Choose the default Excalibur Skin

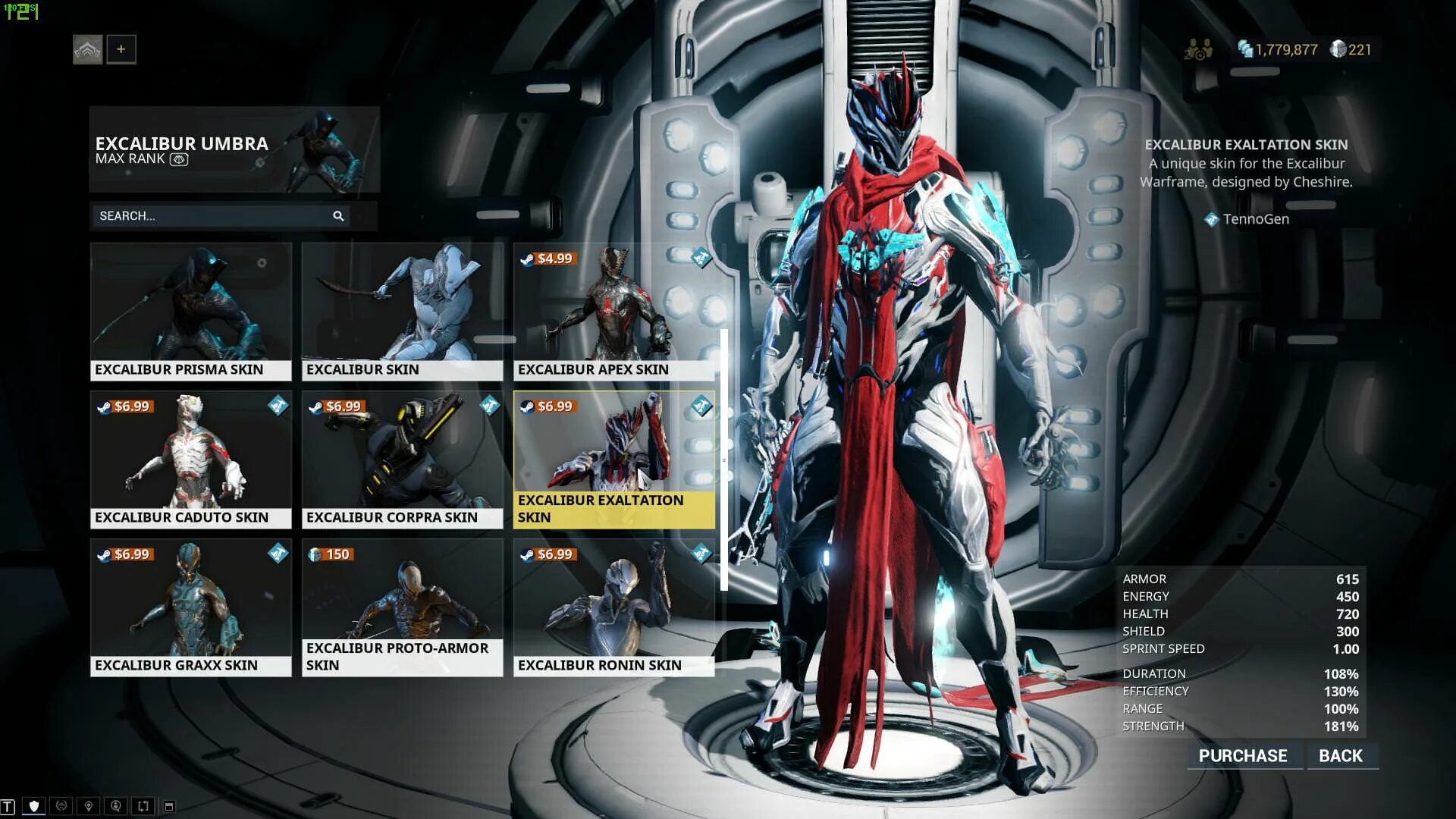coord(402,311)
